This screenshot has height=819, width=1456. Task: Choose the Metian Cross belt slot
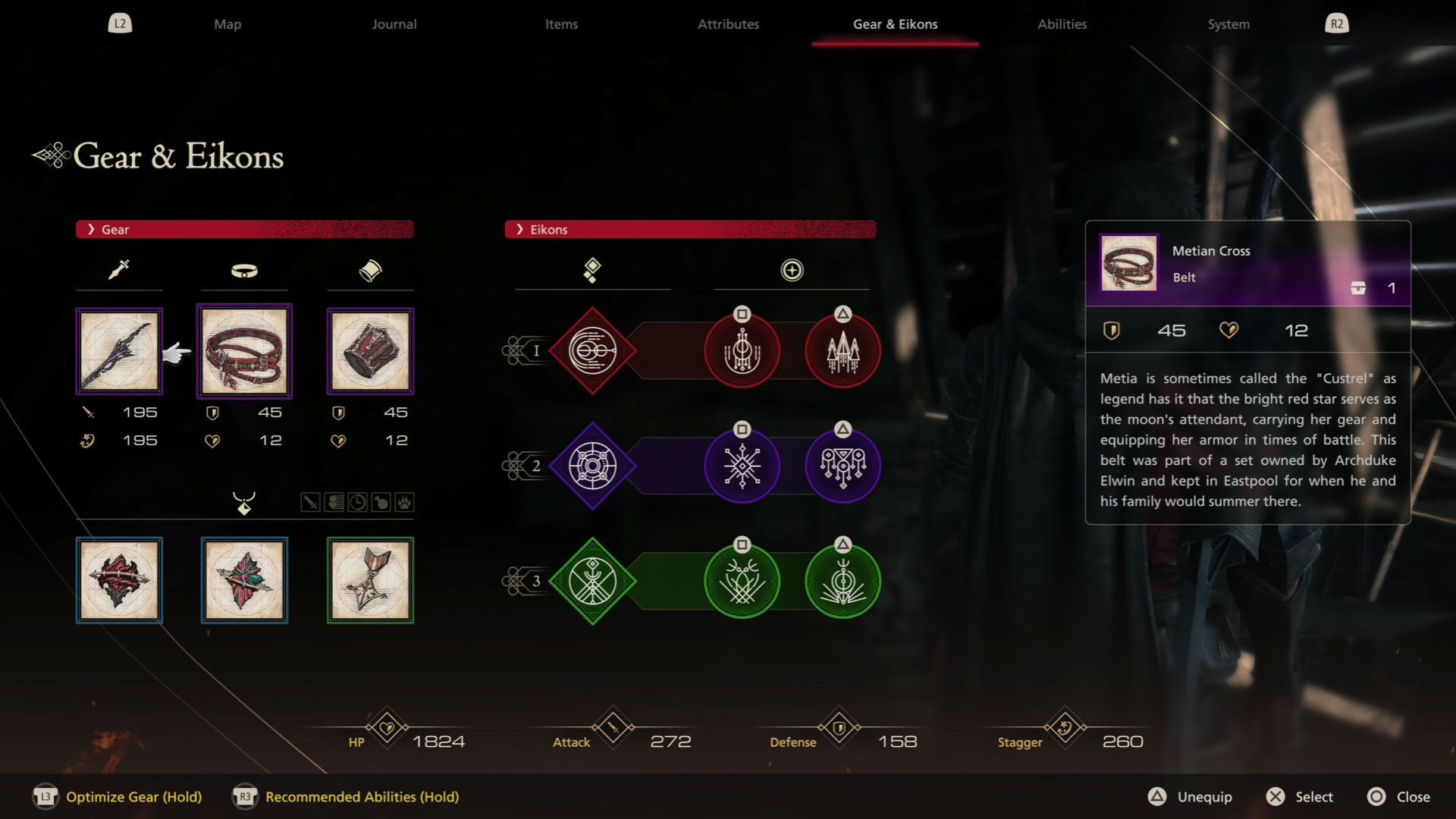(244, 351)
